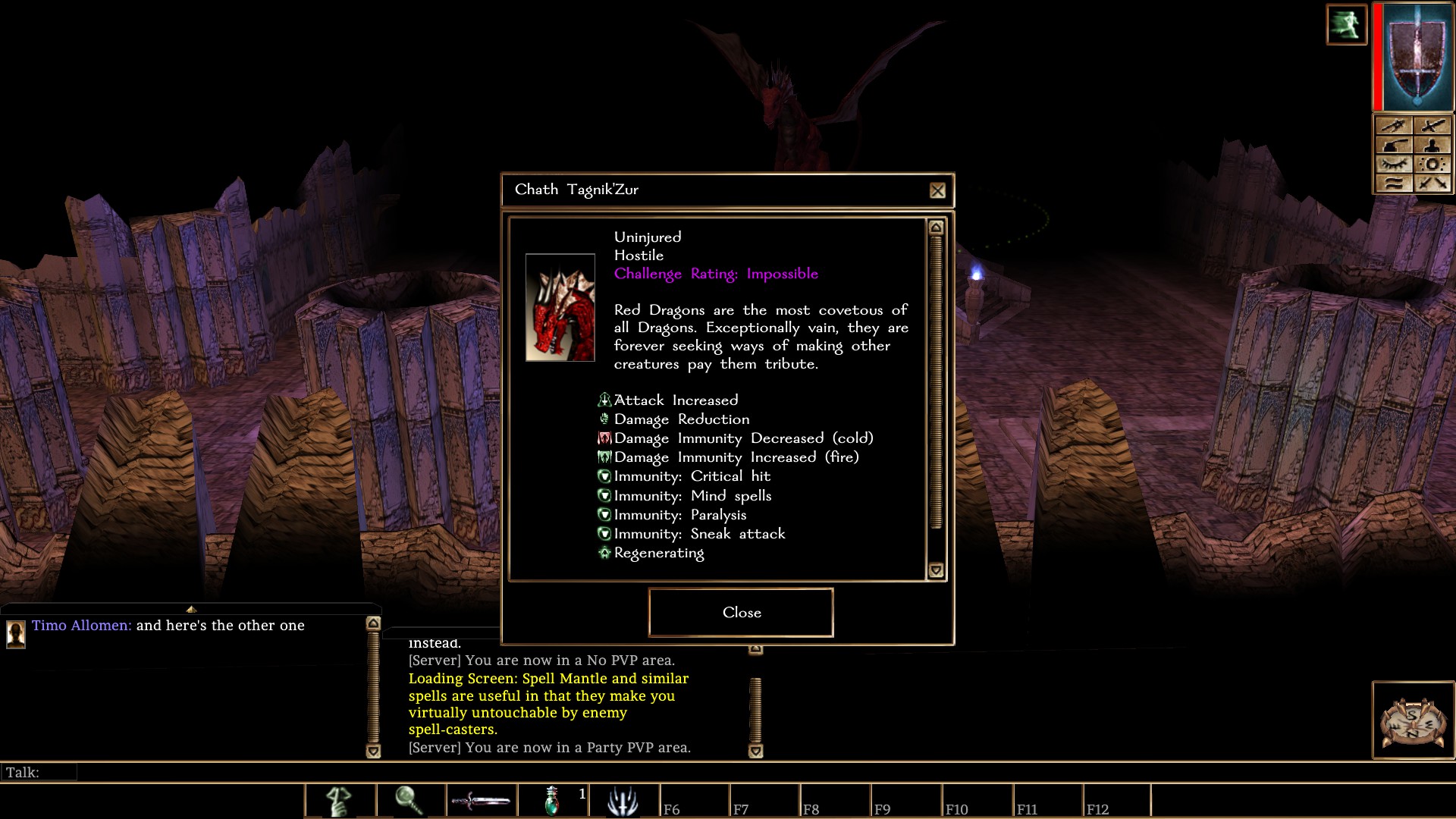Screen dimensions: 1456x819
Task: Click the green running figure effect icon
Action: coord(1346,25)
